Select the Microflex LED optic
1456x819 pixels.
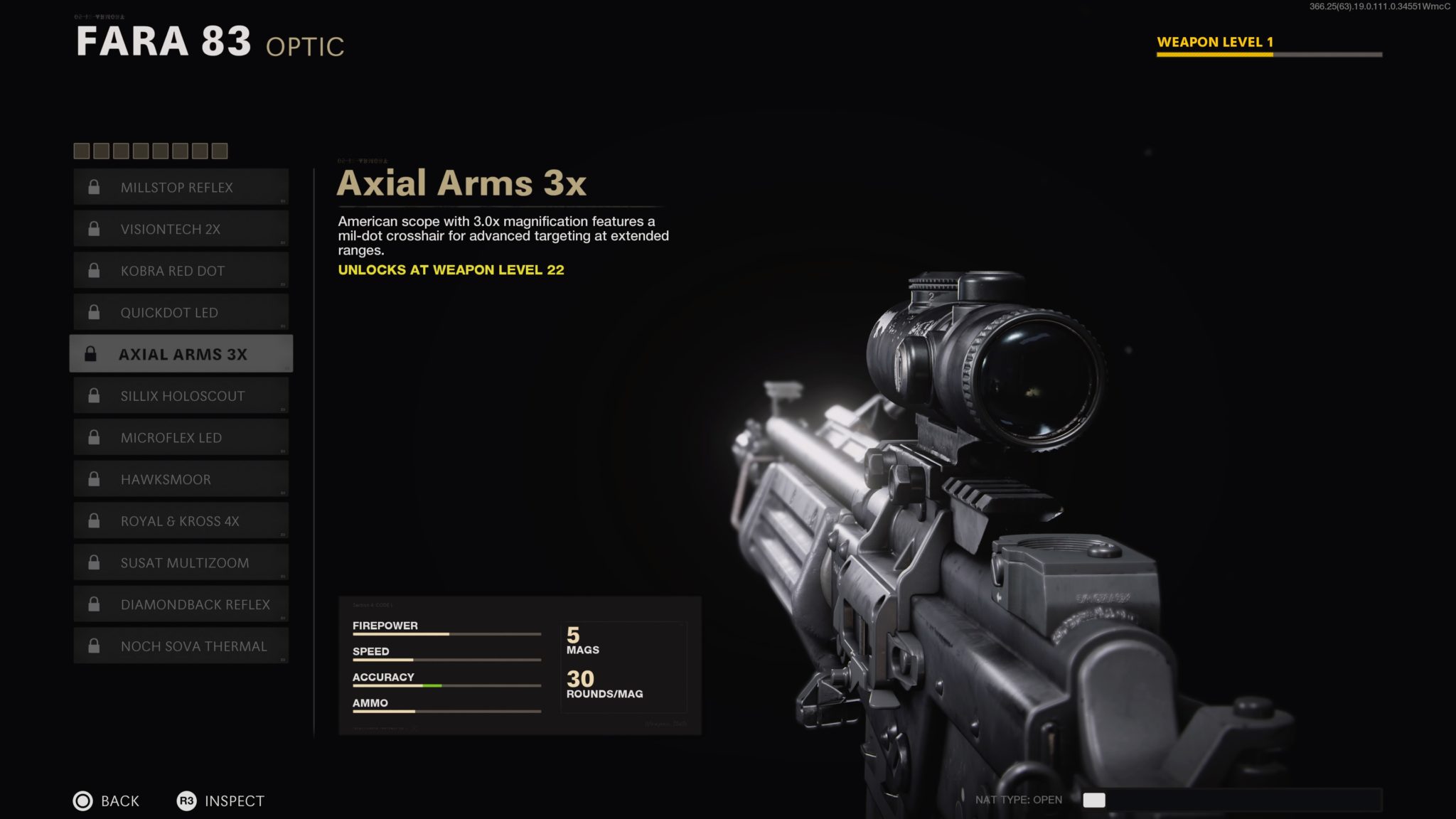(181, 437)
